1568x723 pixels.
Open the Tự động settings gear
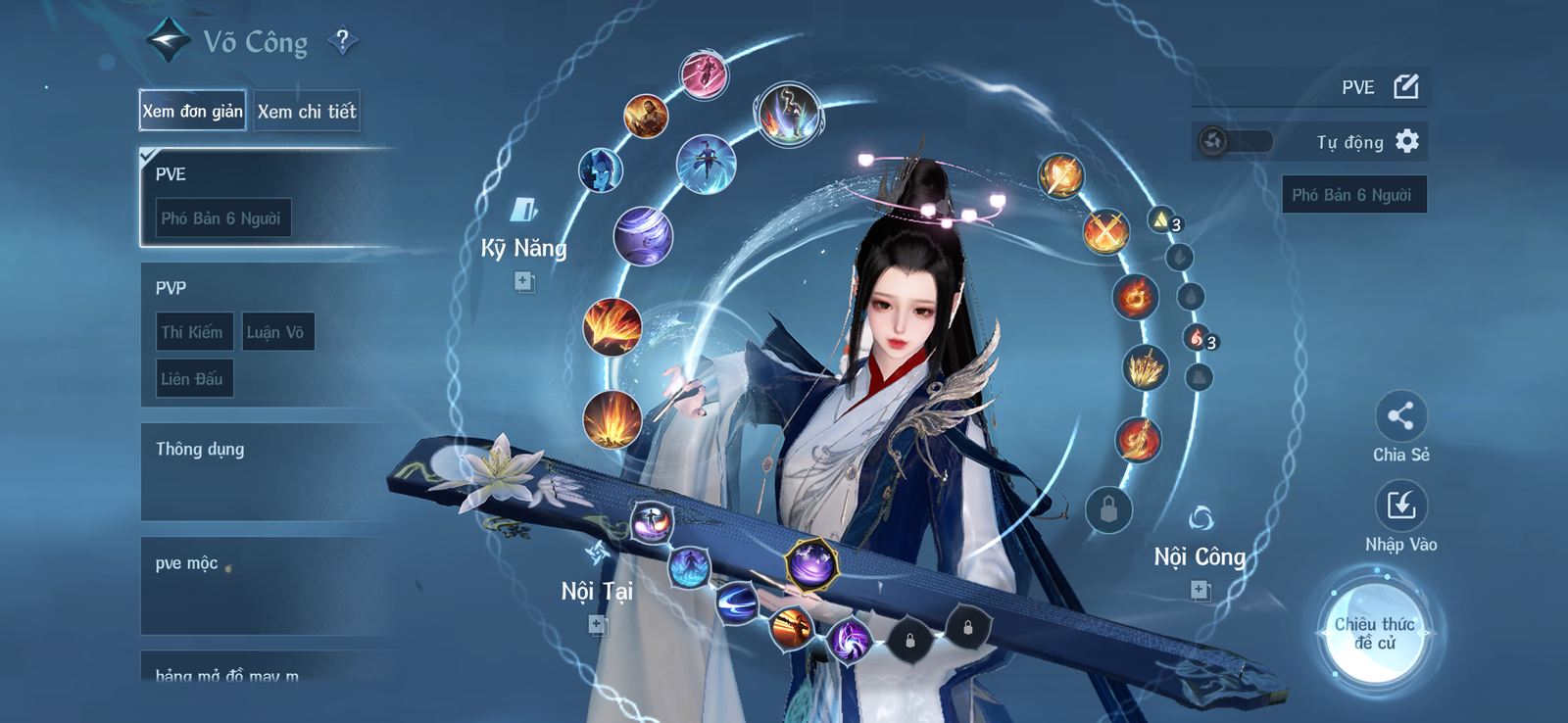tap(1409, 141)
